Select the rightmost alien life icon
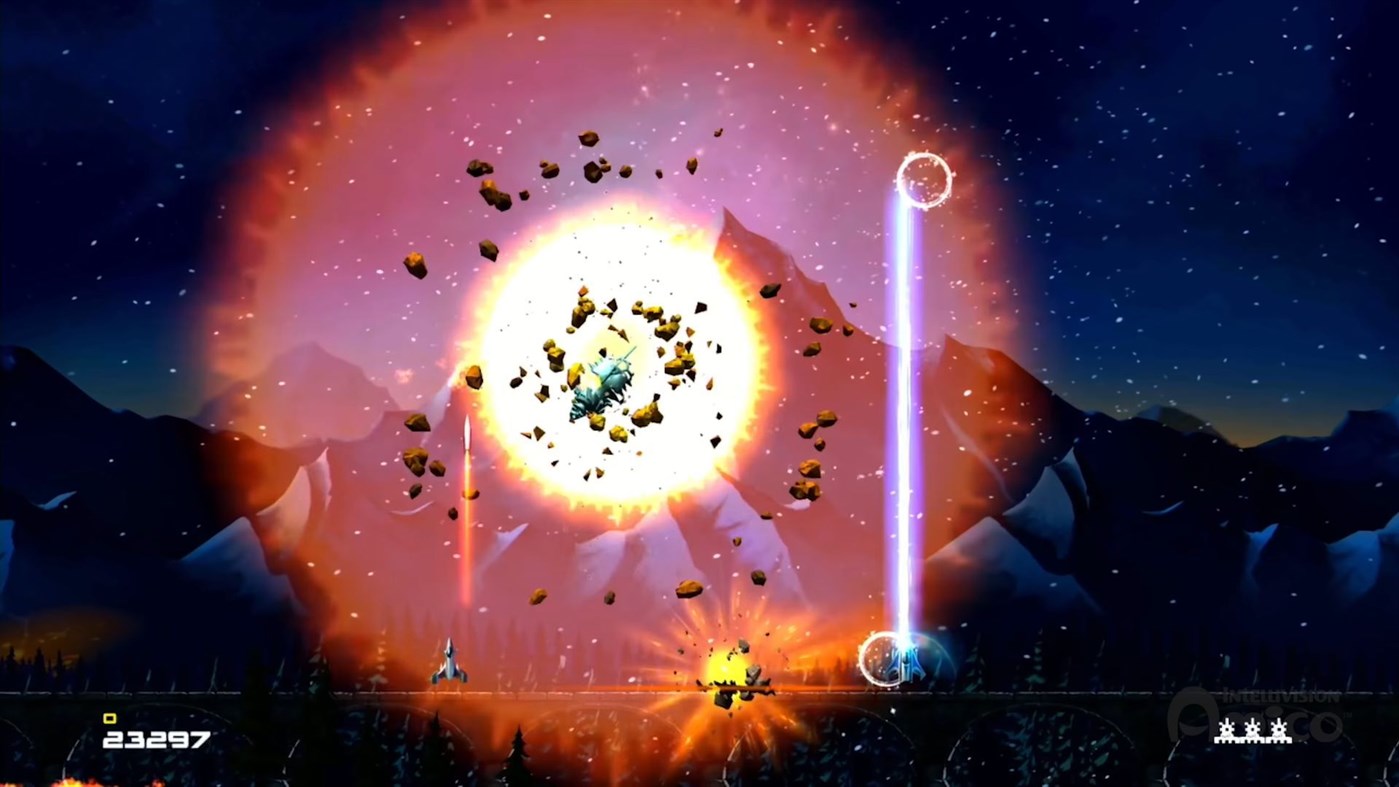The height and width of the screenshot is (787, 1399). (x=1277, y=731)
